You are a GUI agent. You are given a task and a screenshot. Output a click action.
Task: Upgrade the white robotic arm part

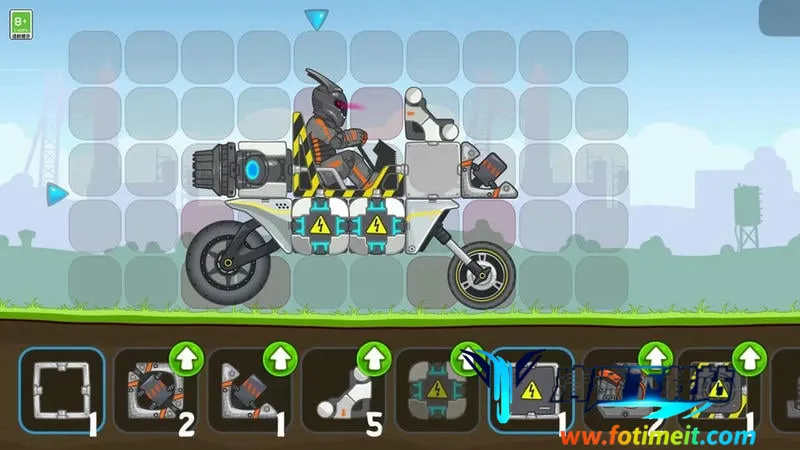point(374,357)
